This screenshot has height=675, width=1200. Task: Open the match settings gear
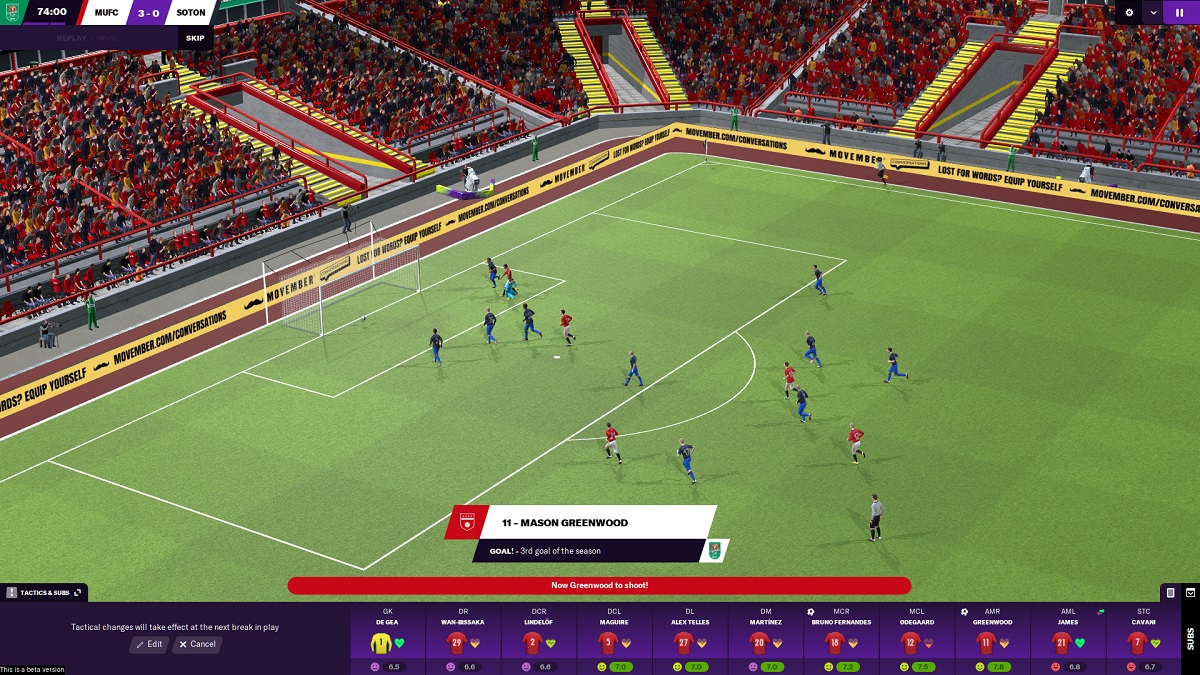(x=1130, y=13)
